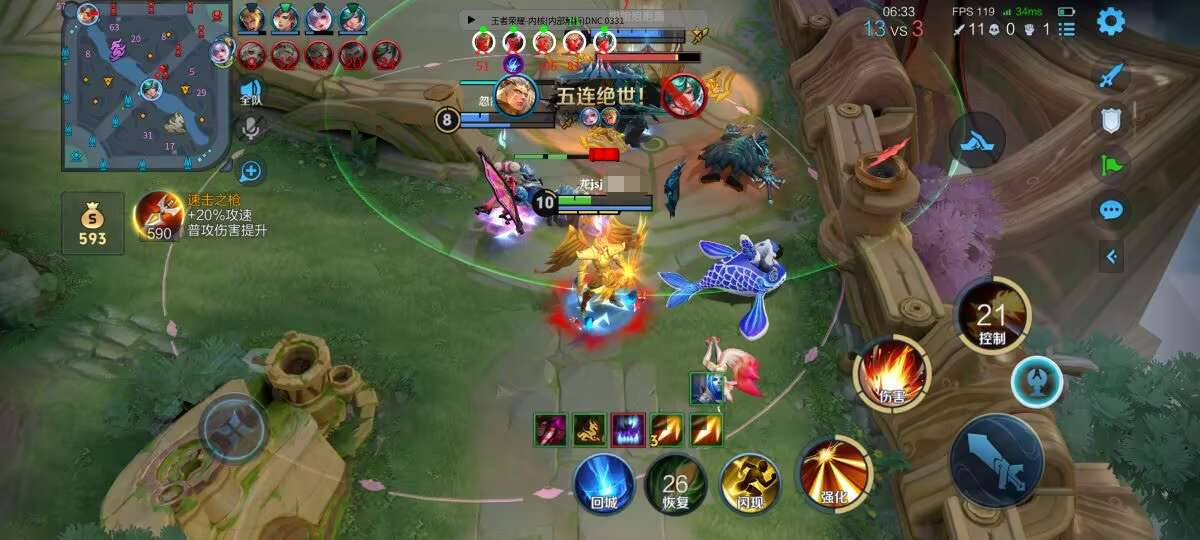Image resolution: width=1200 pixels, height=540 pixels.
Task: Open the quick chat speech bubble
Action: (x=1112, y=210)
